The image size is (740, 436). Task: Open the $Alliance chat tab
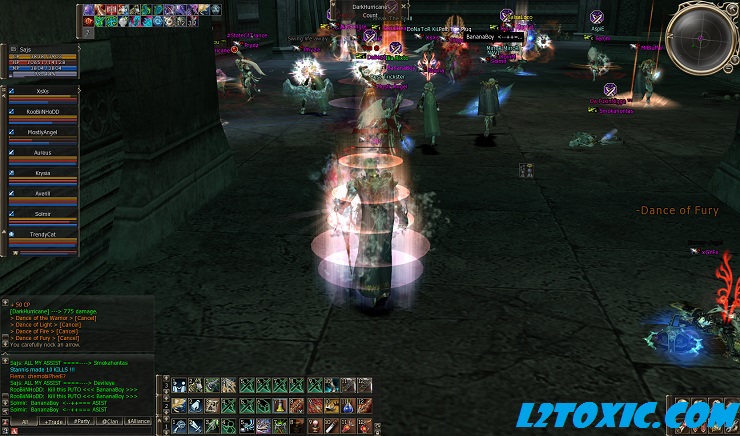click(139, 423)
